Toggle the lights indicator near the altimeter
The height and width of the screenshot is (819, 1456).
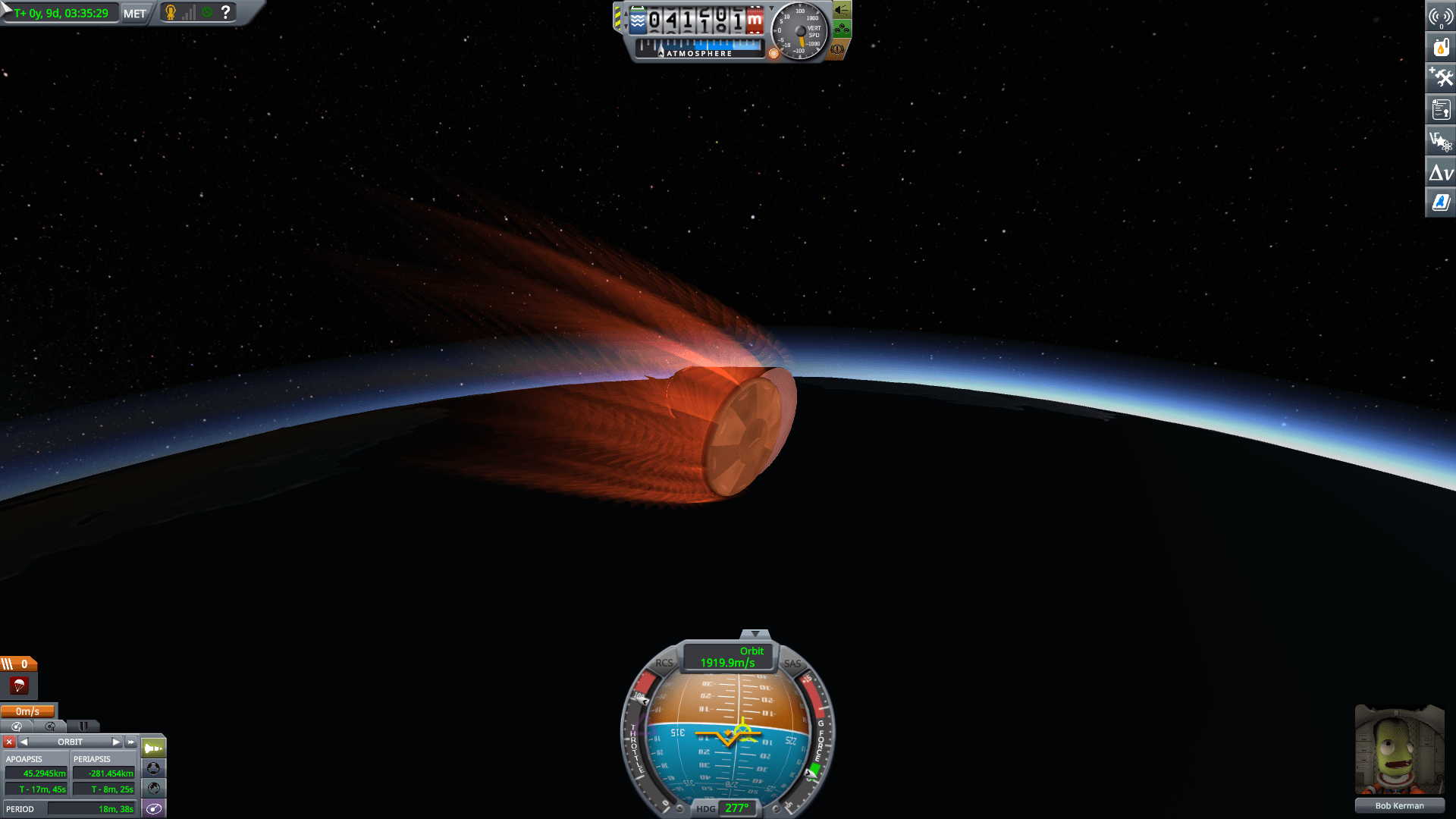[842, 11]
